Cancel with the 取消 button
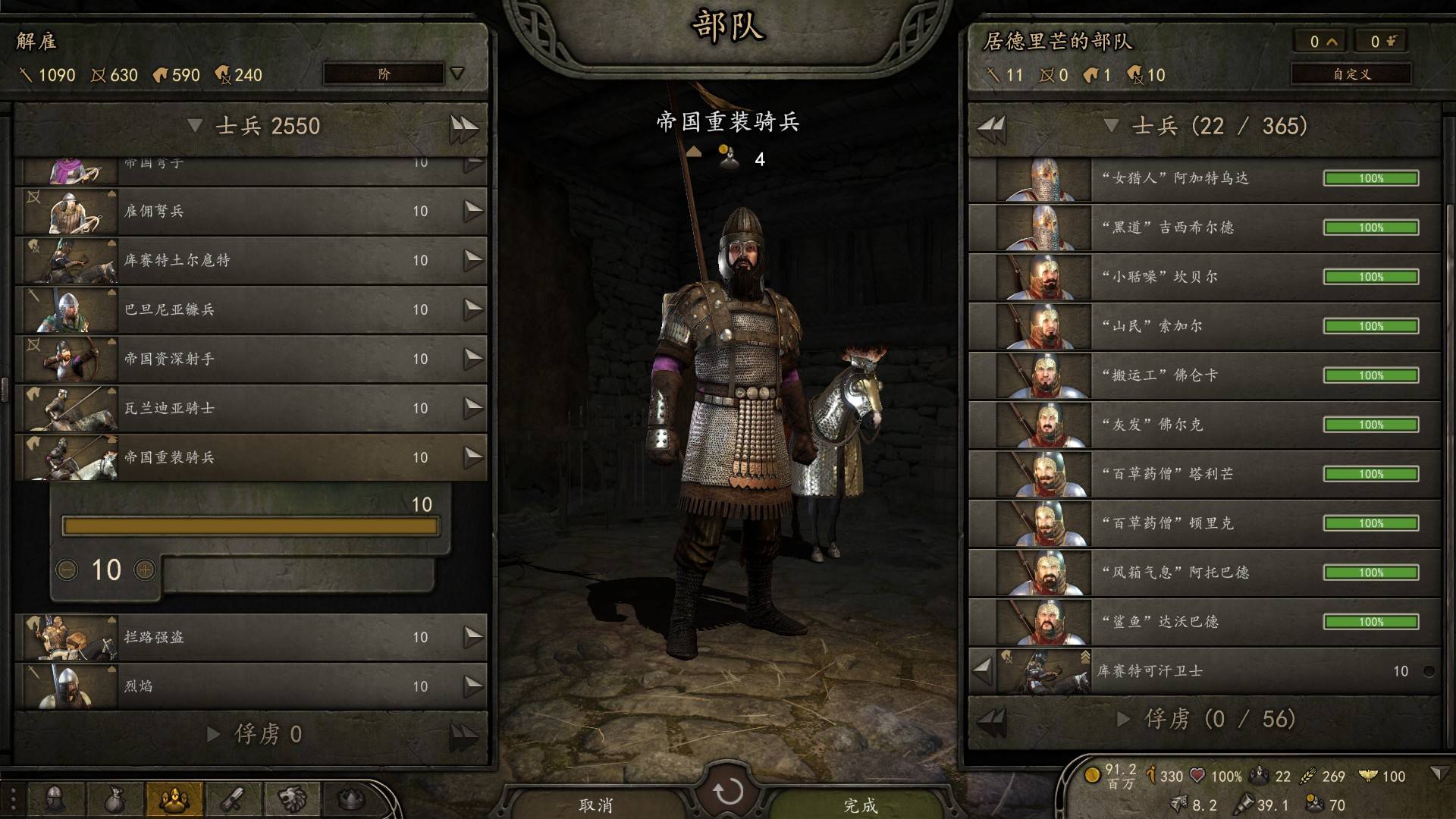1456x819 pixels. 595,804
